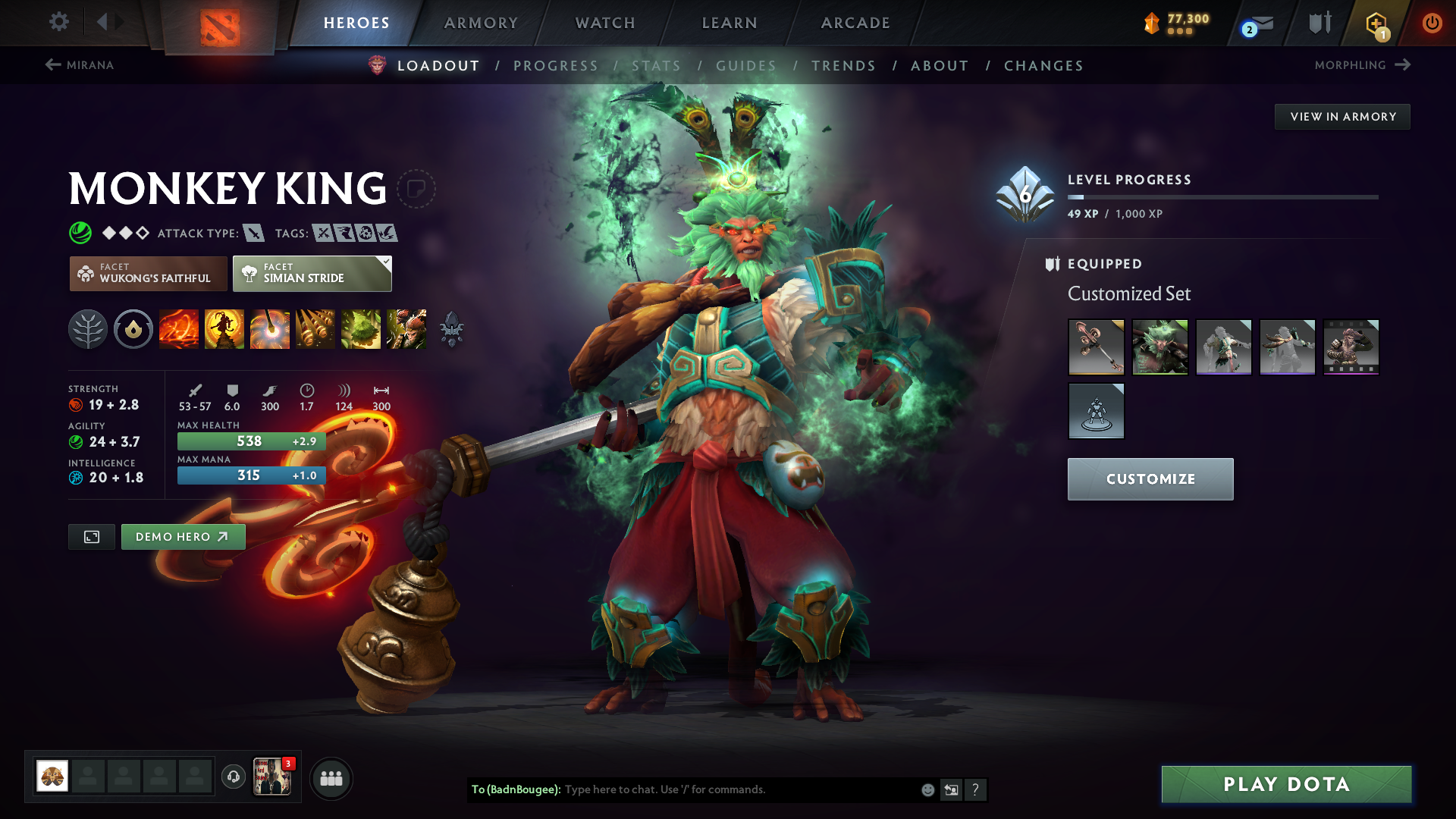This screenshot has height=819, width=1456.
Task: Enable the Wukong's Faithful facet
Action: (148, 273)
